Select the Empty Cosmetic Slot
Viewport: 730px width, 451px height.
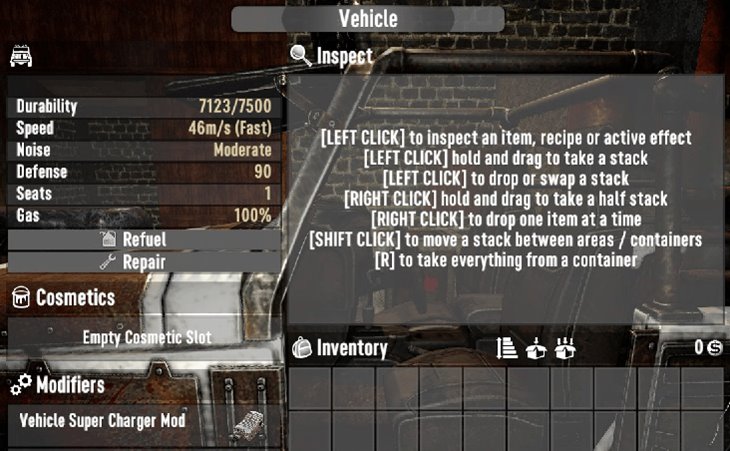146,337
